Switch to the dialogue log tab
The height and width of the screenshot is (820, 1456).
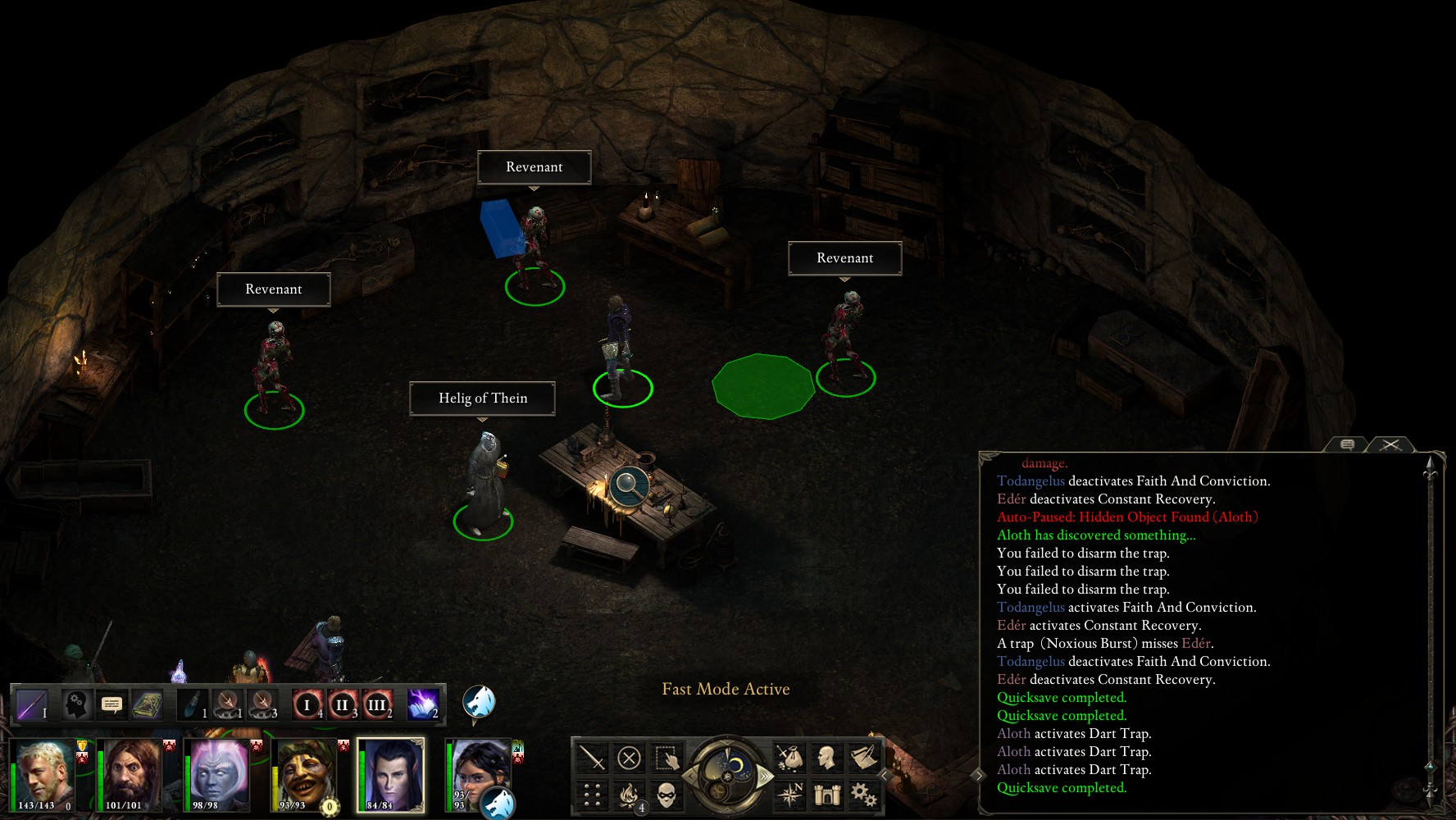(1347, 444)
